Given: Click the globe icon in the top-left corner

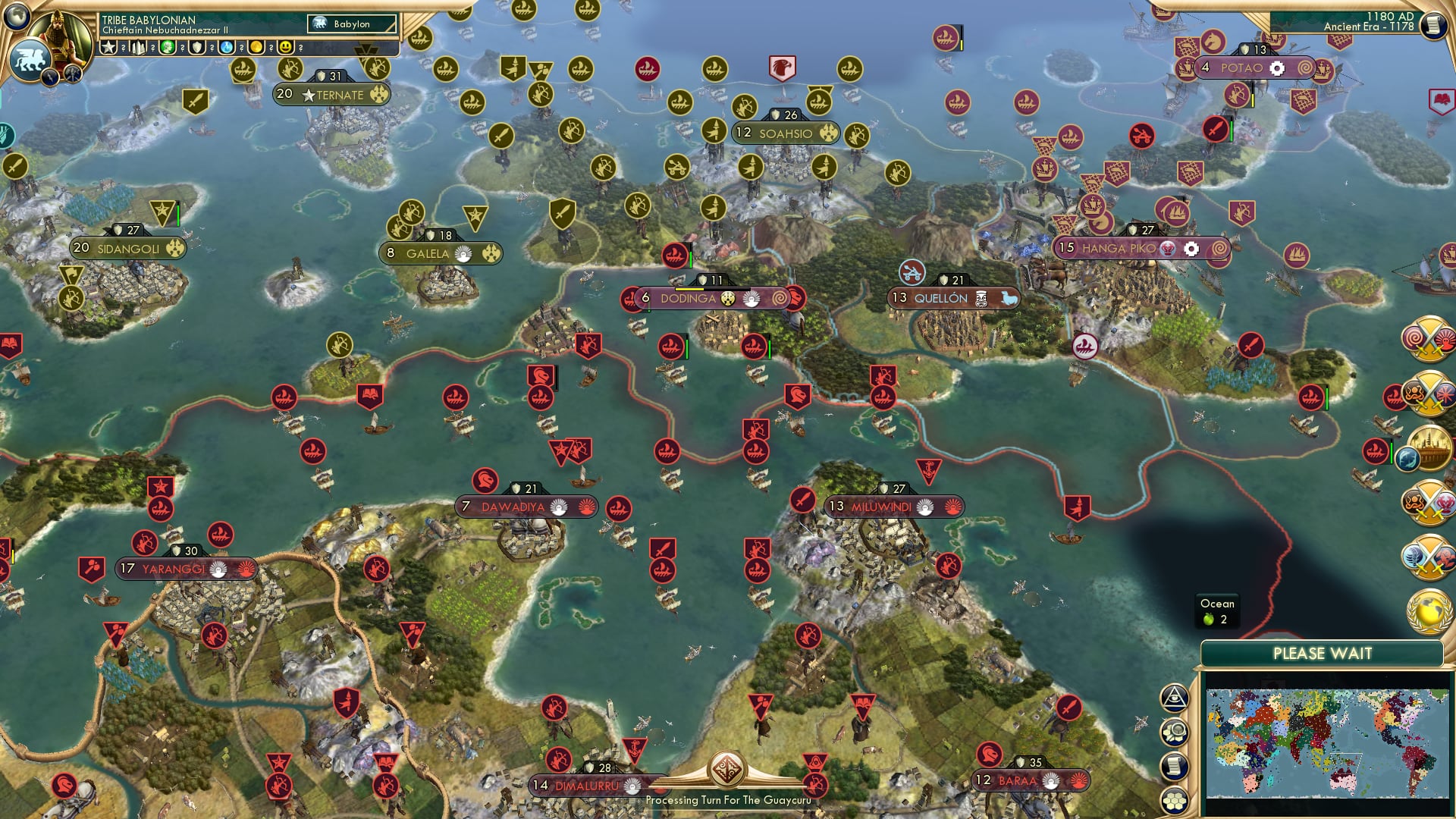Looking at the screenshot, I should point(17,17).
